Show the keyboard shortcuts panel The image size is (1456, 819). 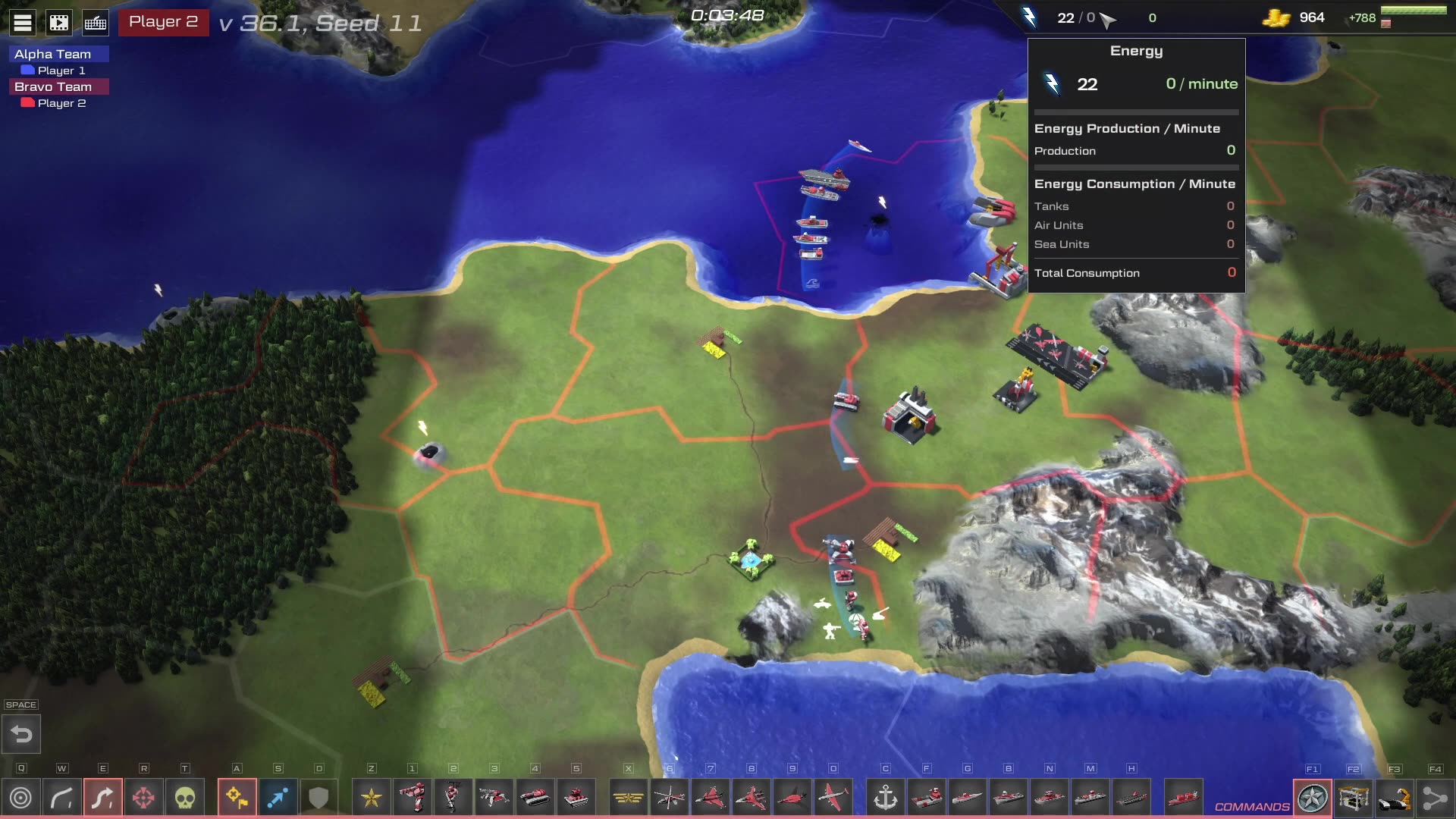tap(96, 23)
